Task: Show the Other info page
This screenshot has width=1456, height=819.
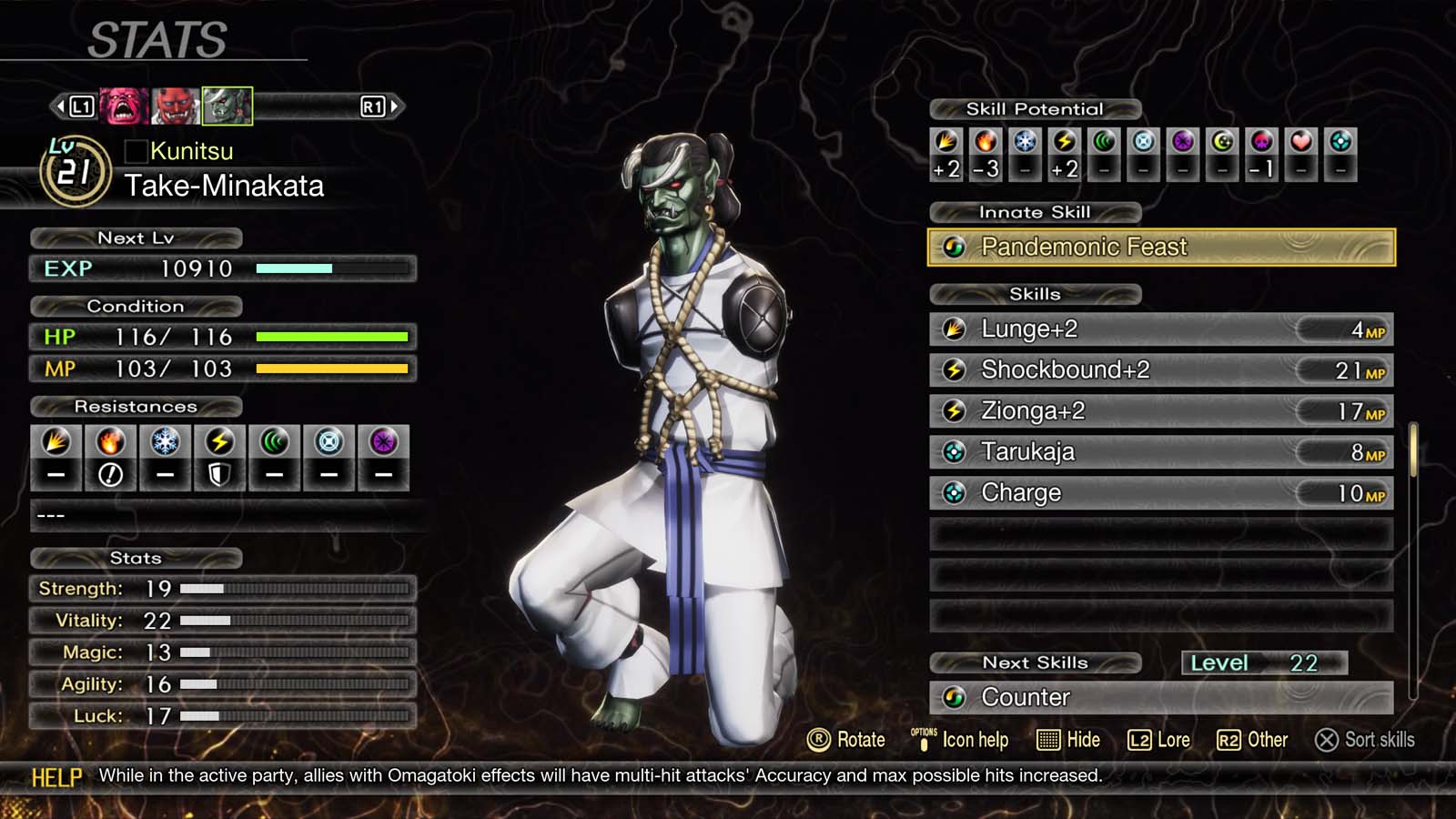Action: coord(1252,740)
